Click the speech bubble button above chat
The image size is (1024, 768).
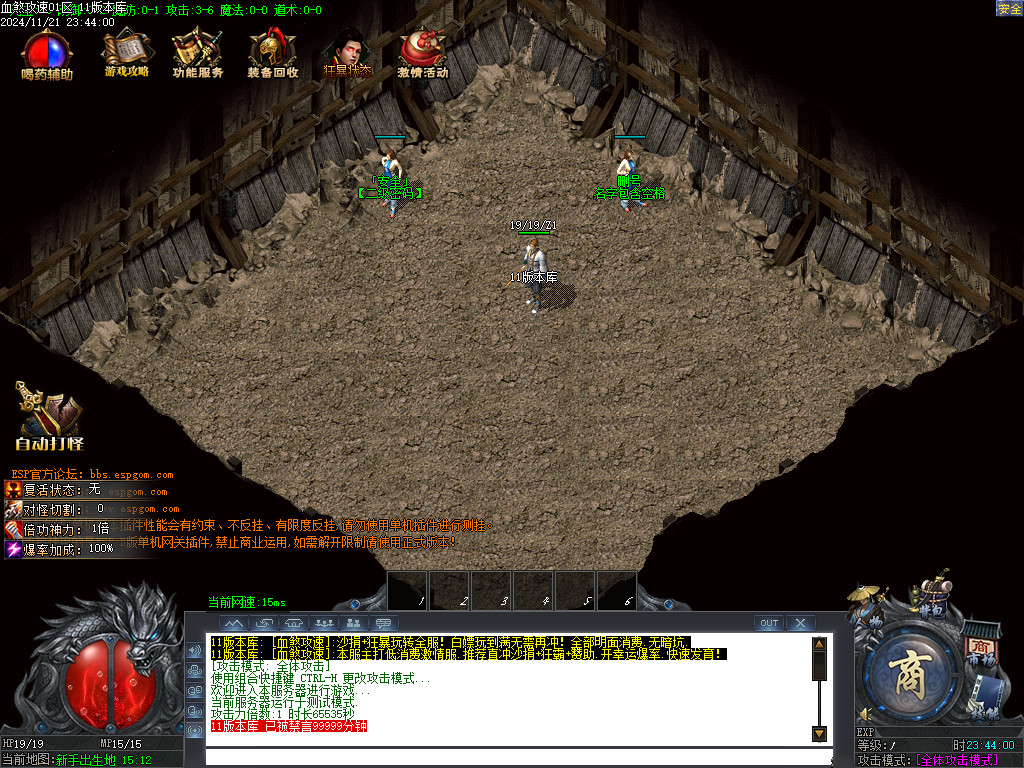385,623
